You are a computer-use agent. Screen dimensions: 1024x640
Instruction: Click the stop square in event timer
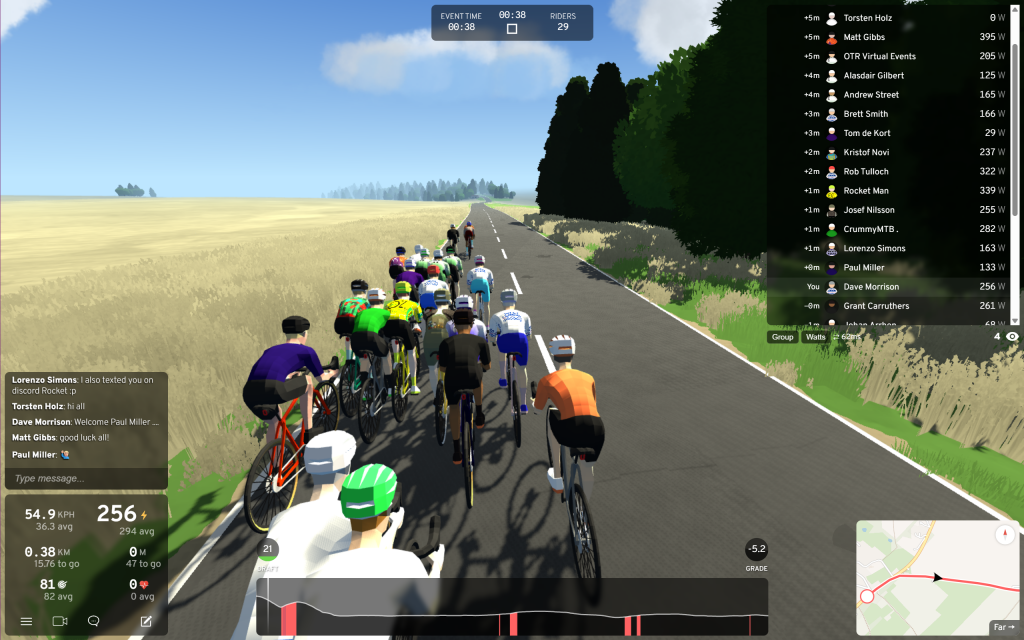[512, 29]
